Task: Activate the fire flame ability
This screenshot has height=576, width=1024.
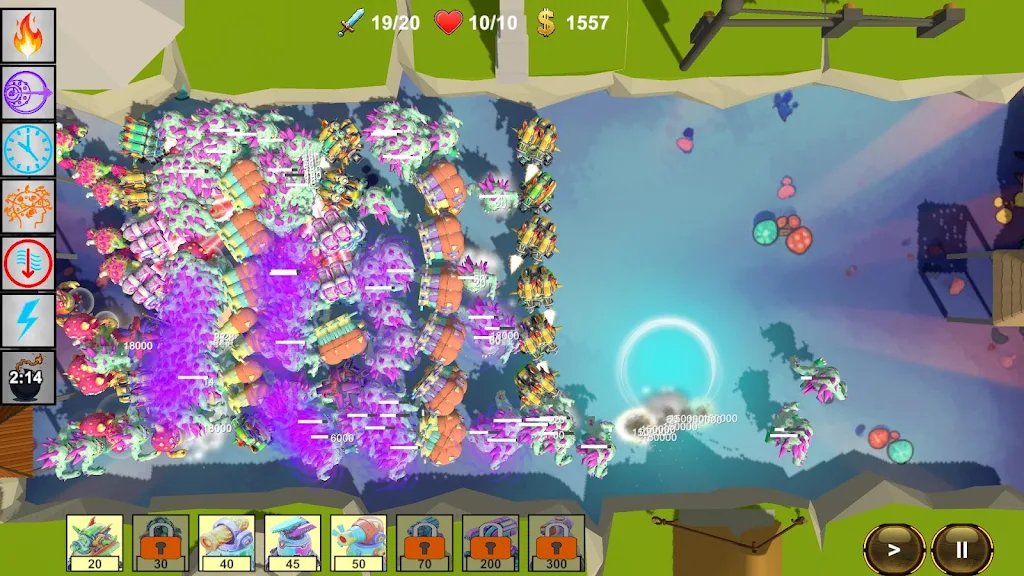Action: [x=28, y=35]
